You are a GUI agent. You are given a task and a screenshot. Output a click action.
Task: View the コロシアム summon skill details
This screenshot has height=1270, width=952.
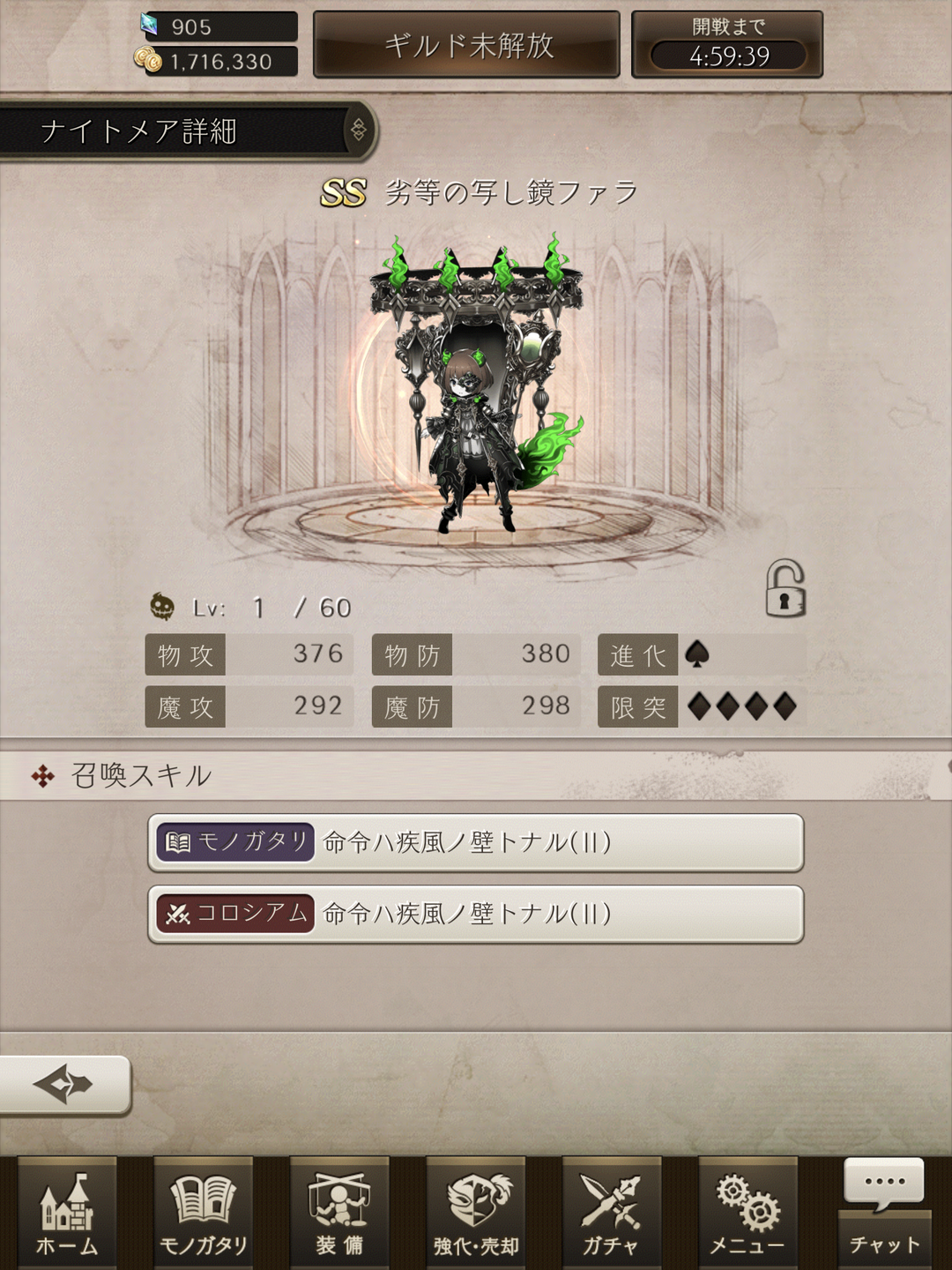pos(476,914)
